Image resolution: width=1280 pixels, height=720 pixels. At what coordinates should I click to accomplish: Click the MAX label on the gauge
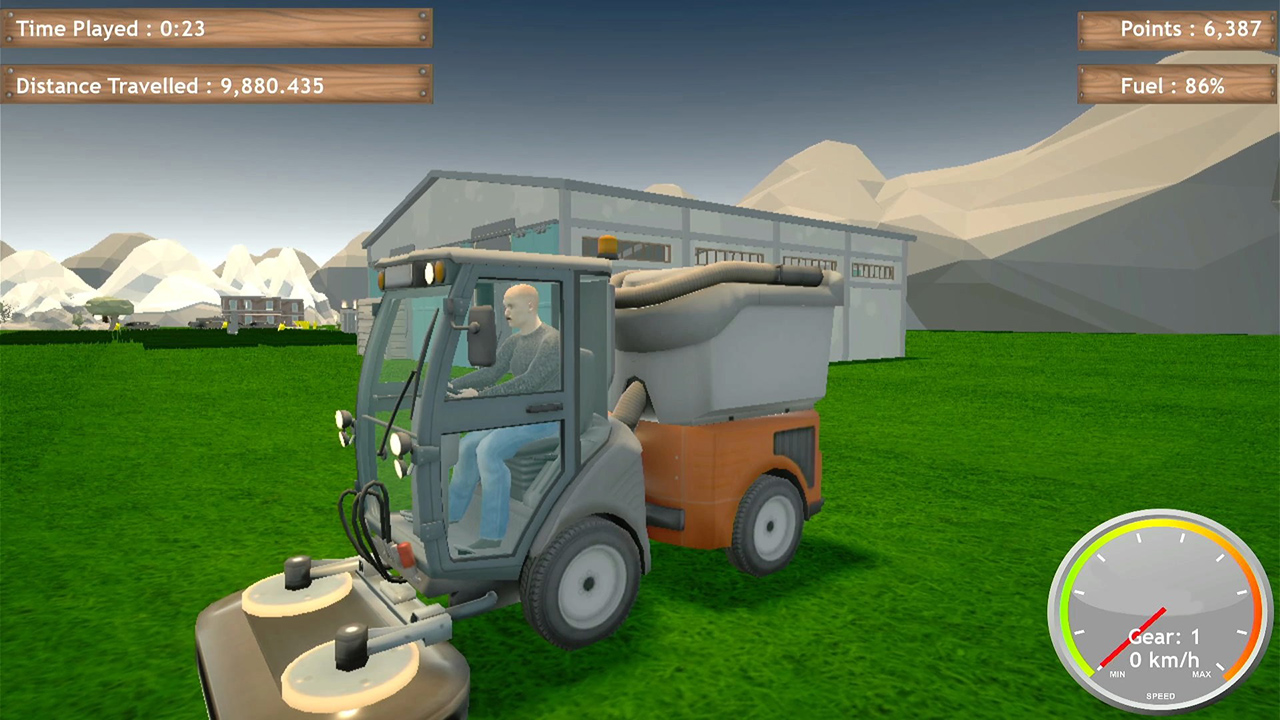pos(1201,673)
